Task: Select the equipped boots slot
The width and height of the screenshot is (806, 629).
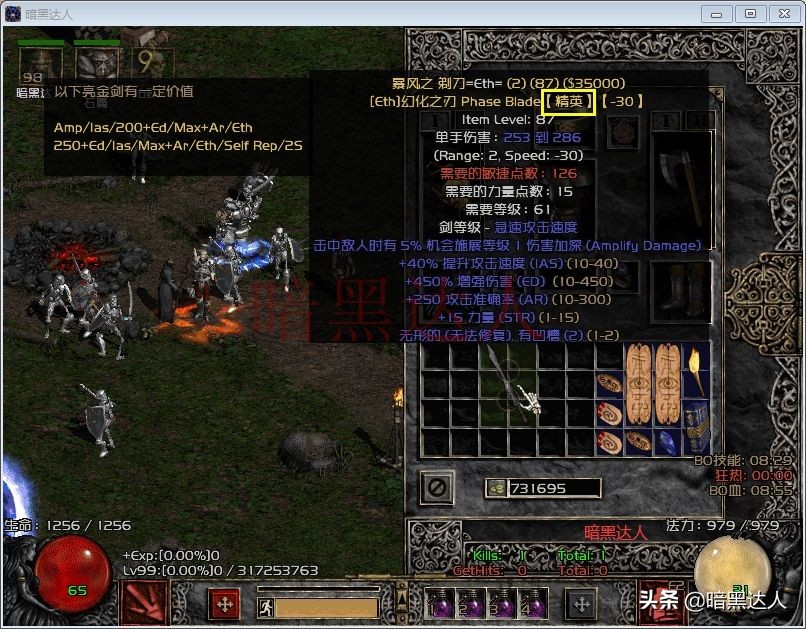Action: (x=680, y=290)
